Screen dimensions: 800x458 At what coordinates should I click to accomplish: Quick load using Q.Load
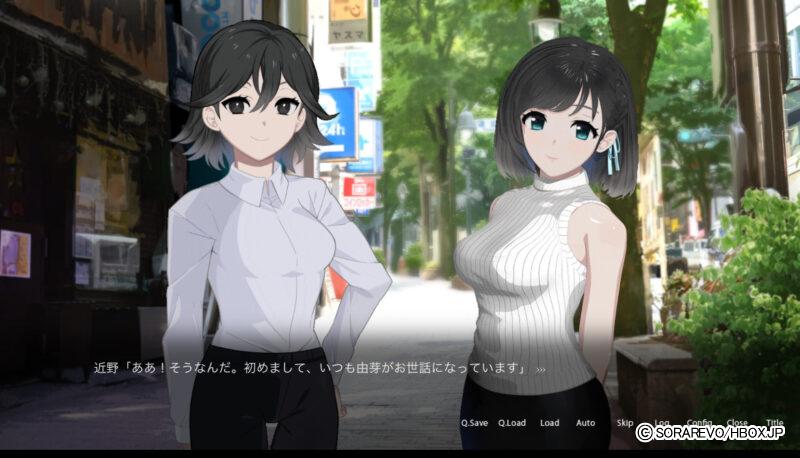(x=512, y=423)
